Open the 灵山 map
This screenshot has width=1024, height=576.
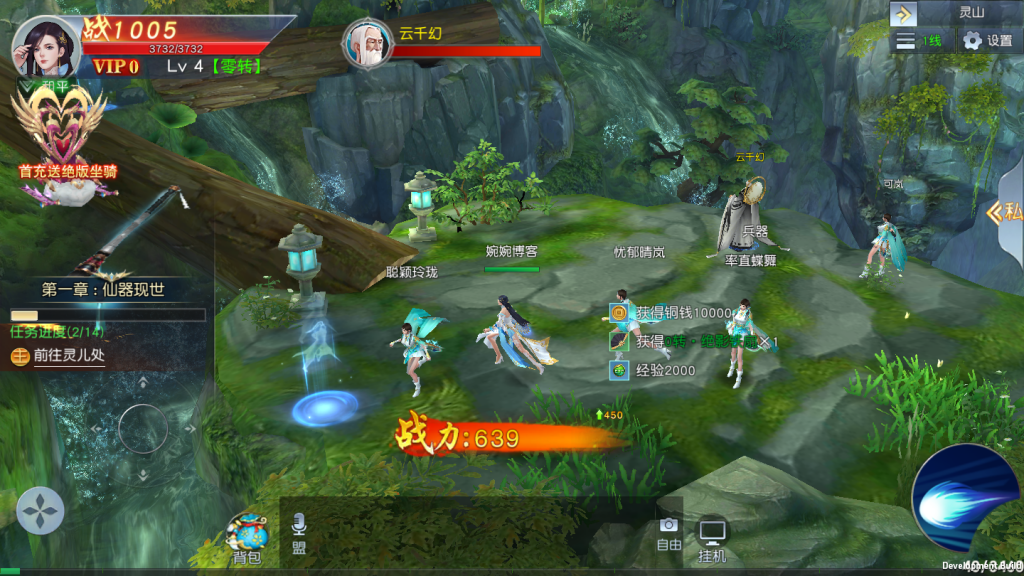972,14
